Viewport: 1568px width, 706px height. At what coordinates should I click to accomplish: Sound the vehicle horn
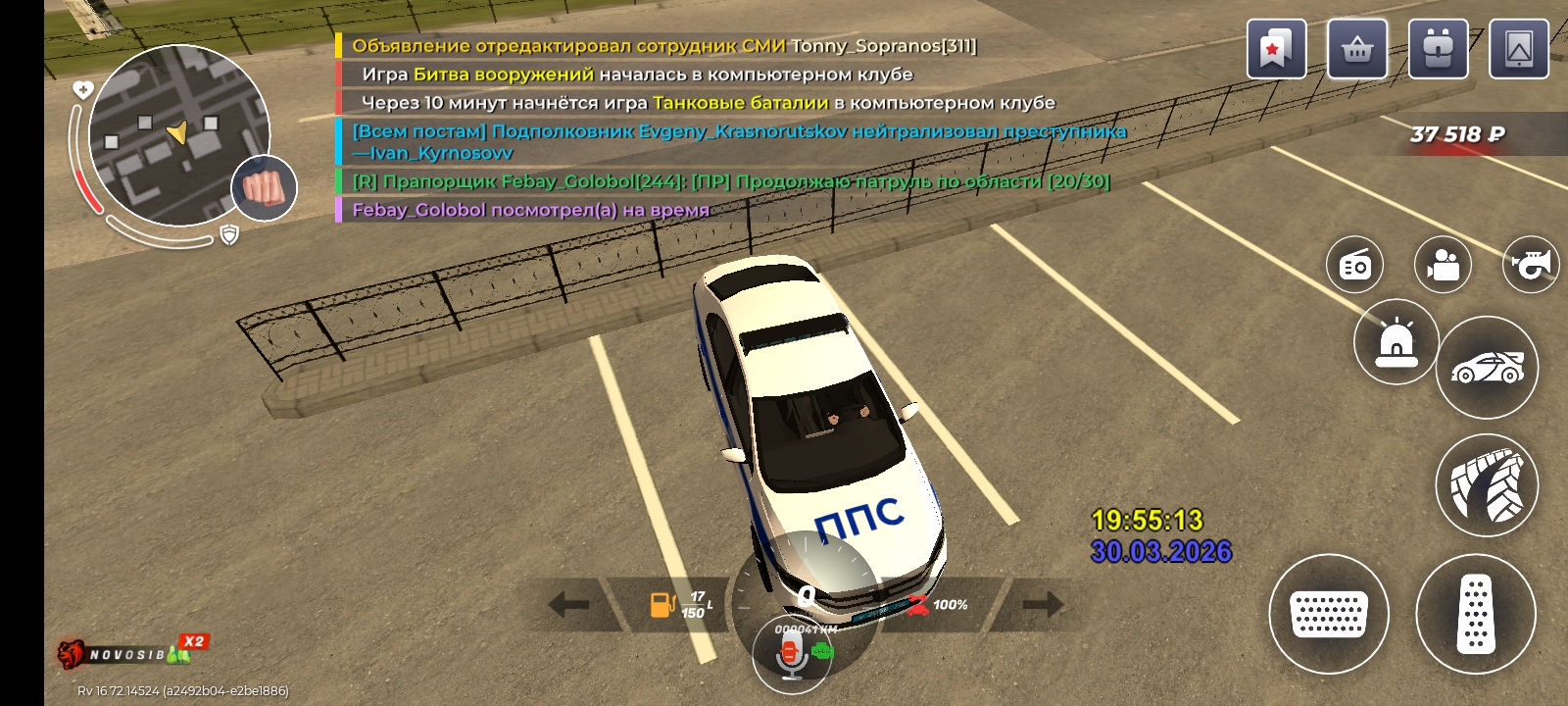pos(1531,265)
